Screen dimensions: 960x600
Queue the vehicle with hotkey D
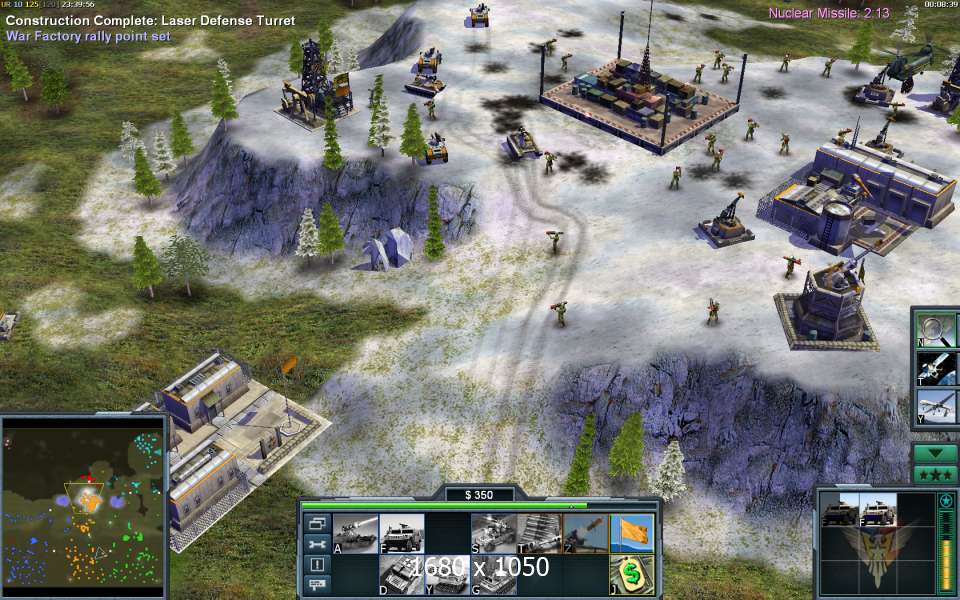pos(402,574)
